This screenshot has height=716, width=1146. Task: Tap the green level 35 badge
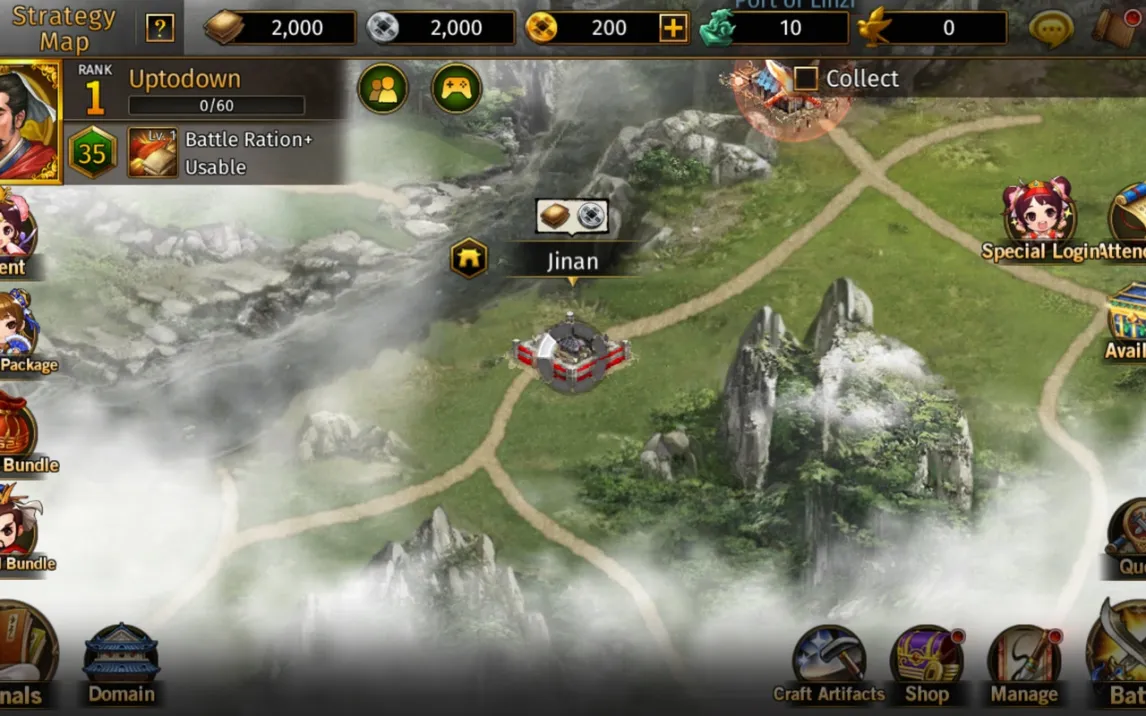point(92,154)
